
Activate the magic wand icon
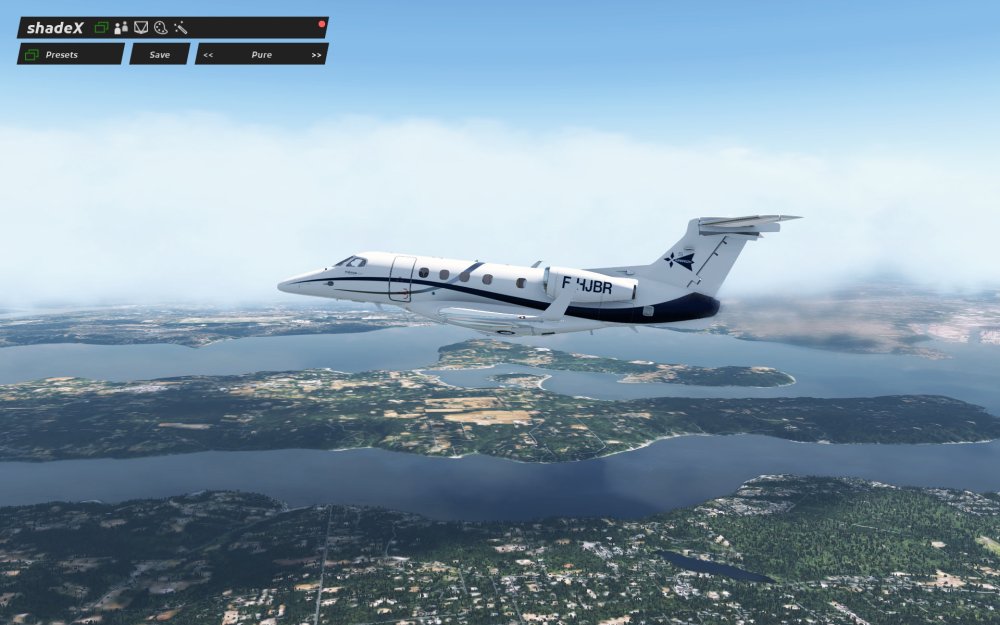pyautogui.click(x=181, y=28)
